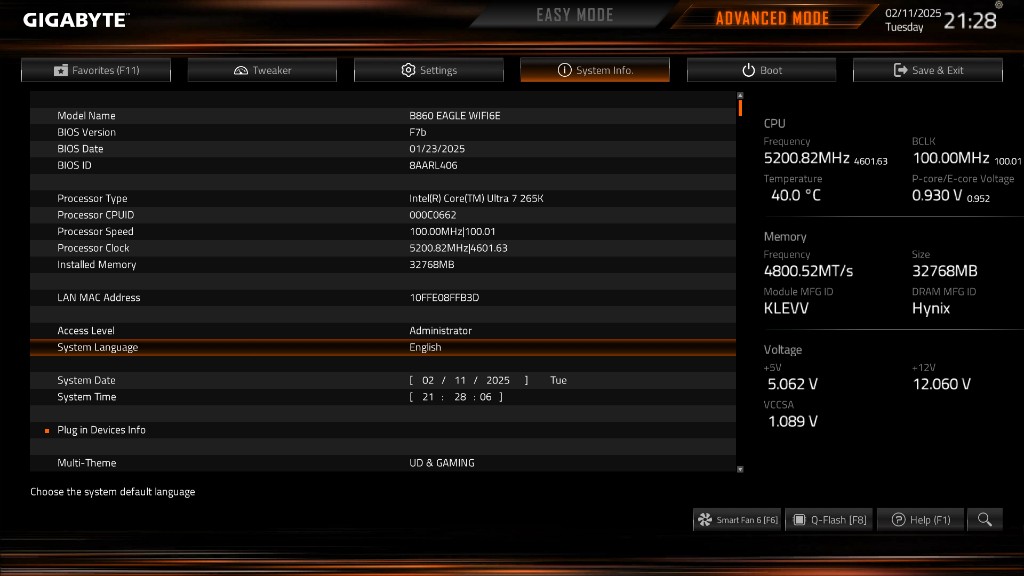Image resolution: width=1024 pixels, height=576 pixels.
Task: Click the magnifying glass search button
Action: coord(985,520)
